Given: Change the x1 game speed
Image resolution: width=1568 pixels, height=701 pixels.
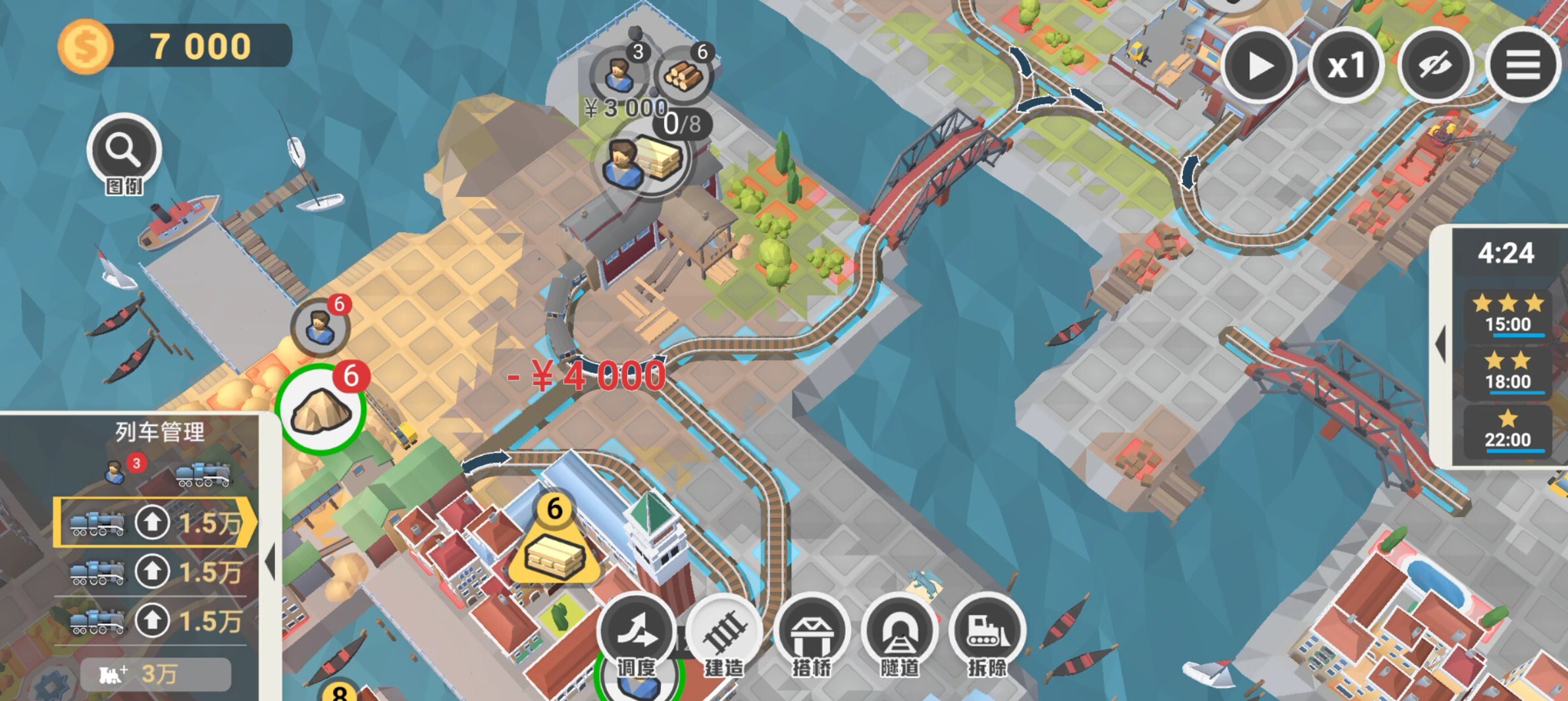Looking at the screenshot, I should point(1346,66).
